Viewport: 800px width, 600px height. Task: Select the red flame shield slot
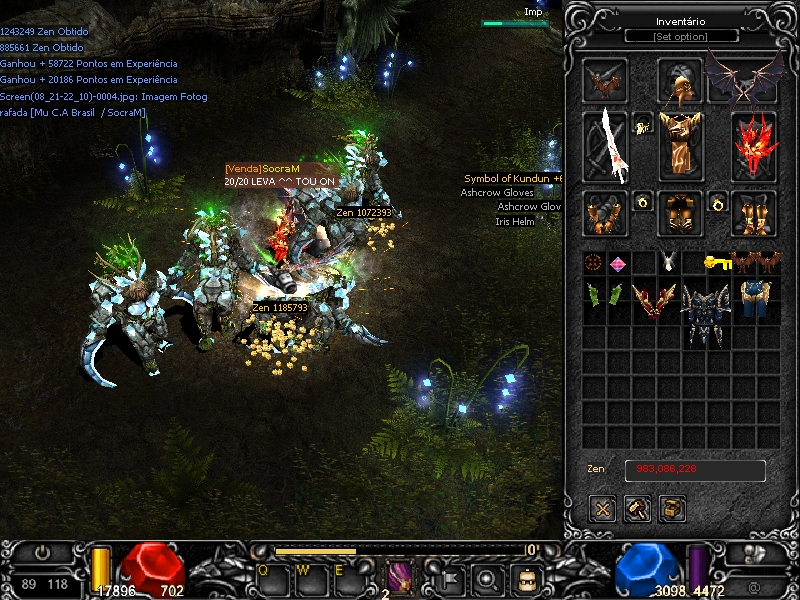pos(754,146)
